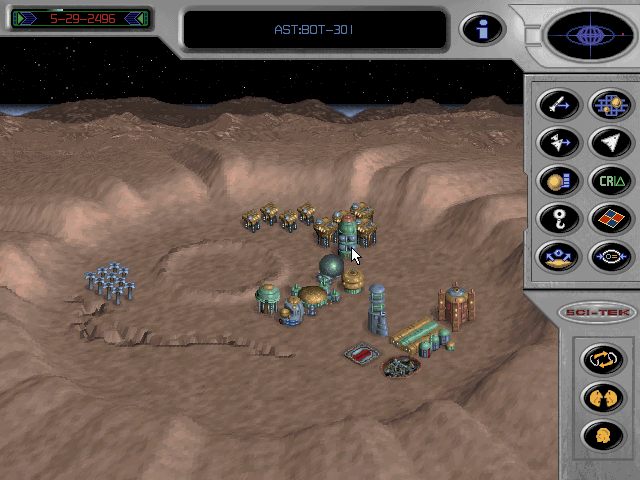Activate the blue arrows over dome icon
The height and width of the screenshot is (480, 640).
coord(557,257)
